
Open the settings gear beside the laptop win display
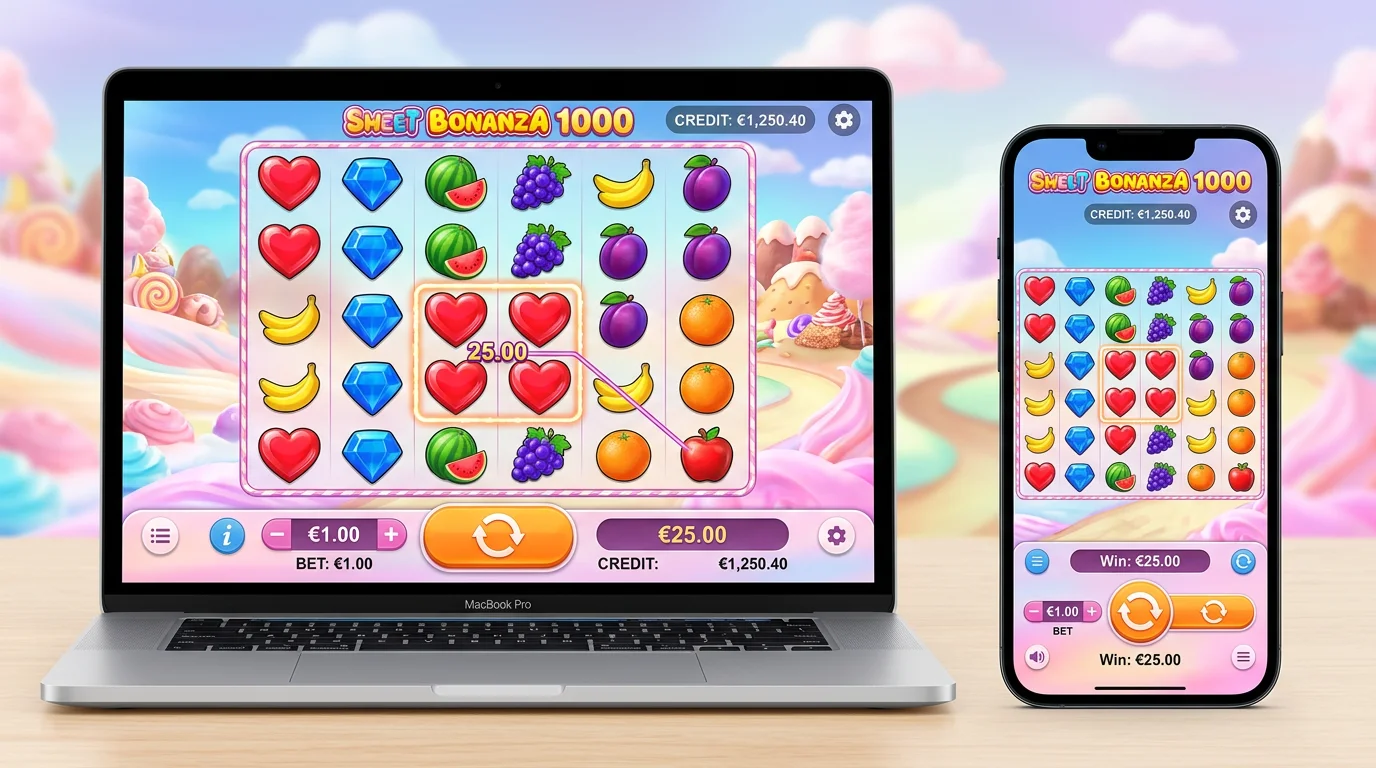coord(836,536)
